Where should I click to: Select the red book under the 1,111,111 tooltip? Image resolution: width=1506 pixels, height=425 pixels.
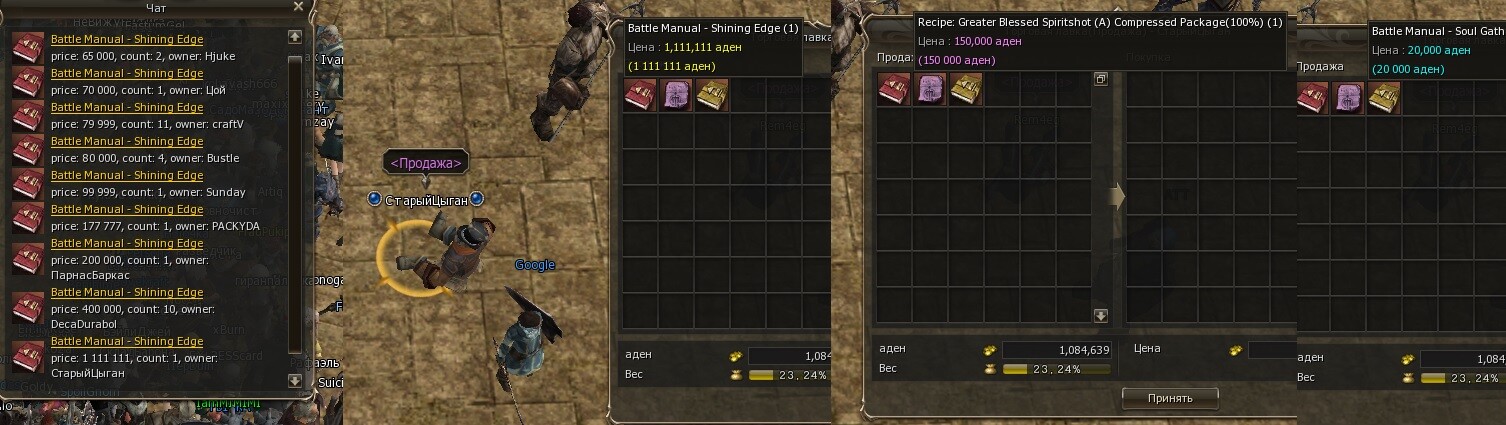click(640, 95)
